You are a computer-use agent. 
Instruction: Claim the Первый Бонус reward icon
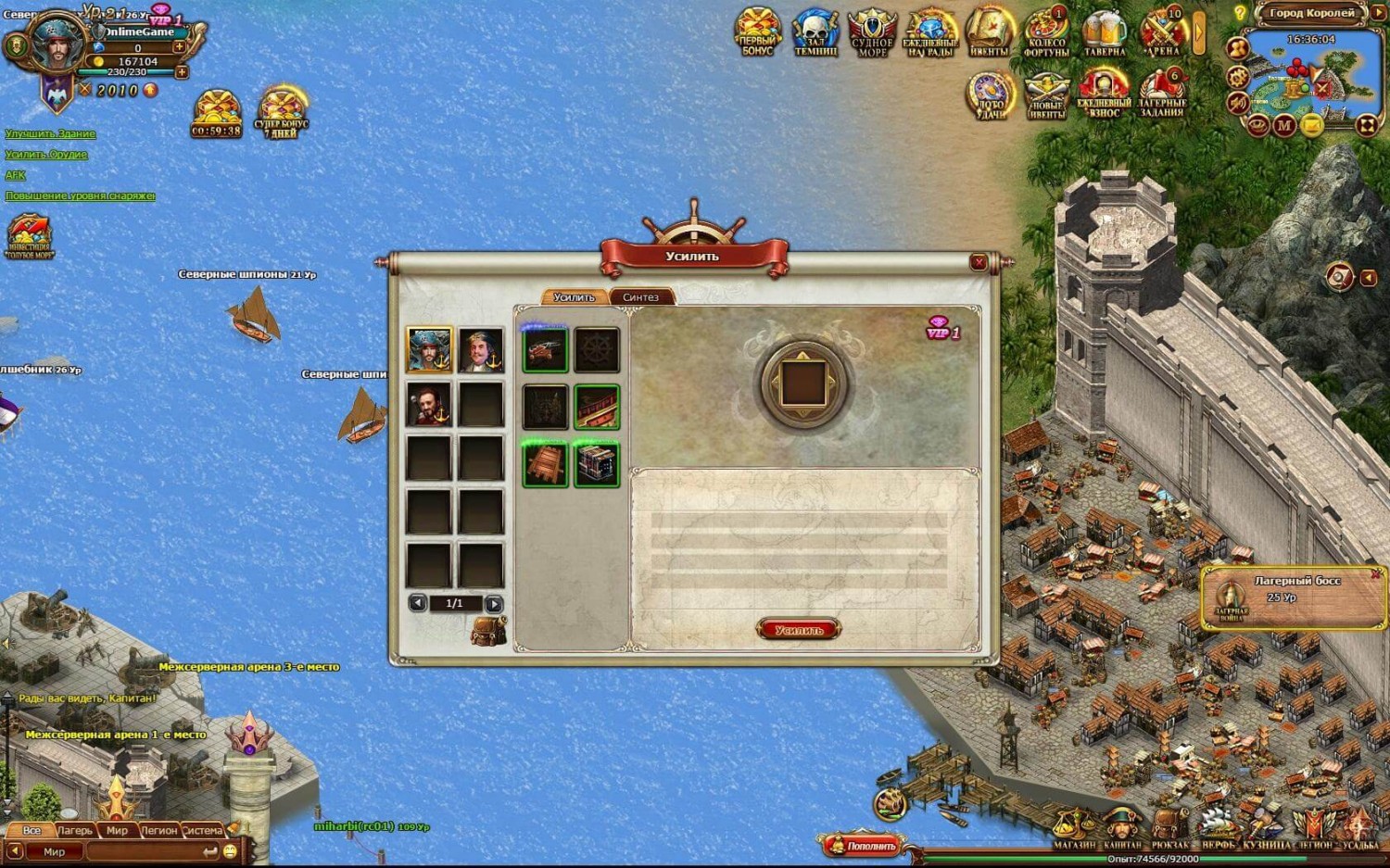coord(758,33)
